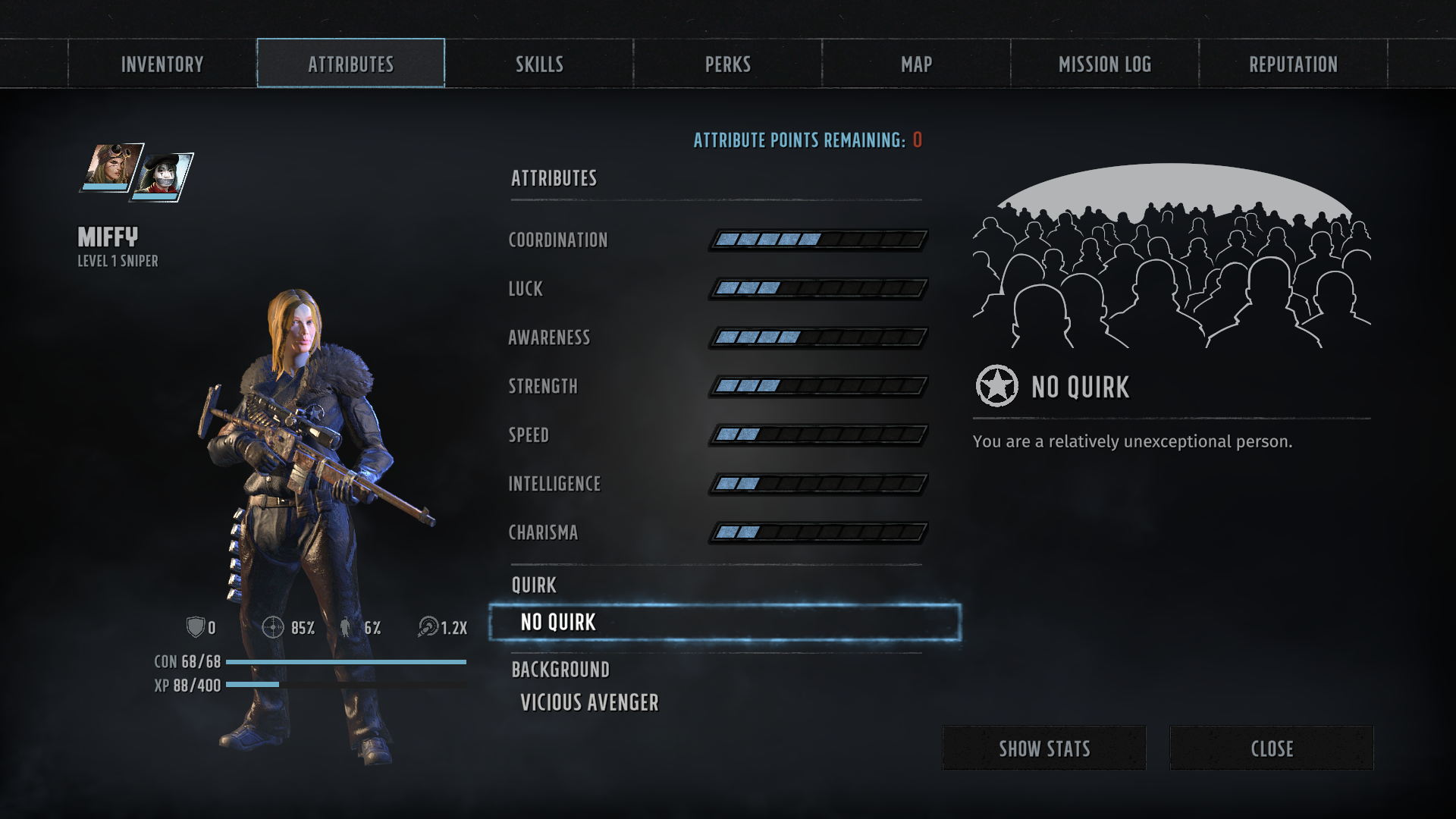1456x819 pixels.
Task: Click the Coordination attribute bar
Action: (818, 240)
